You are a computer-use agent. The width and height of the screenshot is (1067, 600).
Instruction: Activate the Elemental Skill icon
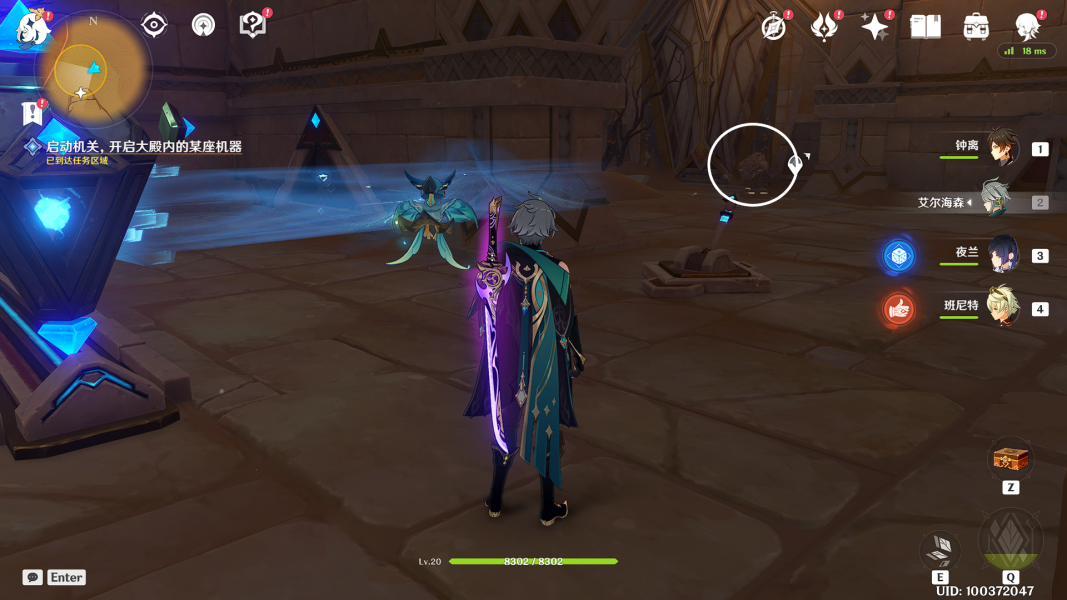940,549
